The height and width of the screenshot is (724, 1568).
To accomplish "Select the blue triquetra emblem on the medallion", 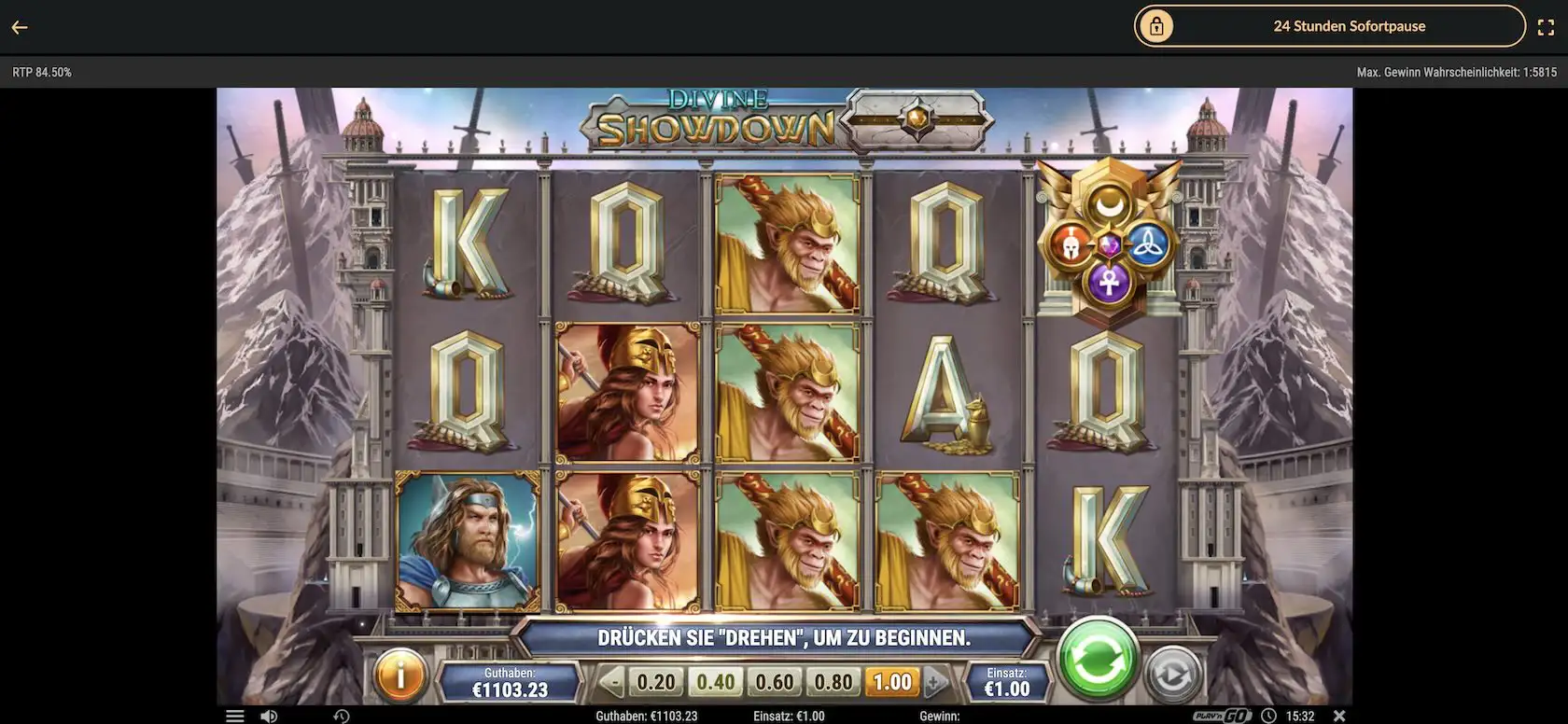I will [x=1149, y=246].
